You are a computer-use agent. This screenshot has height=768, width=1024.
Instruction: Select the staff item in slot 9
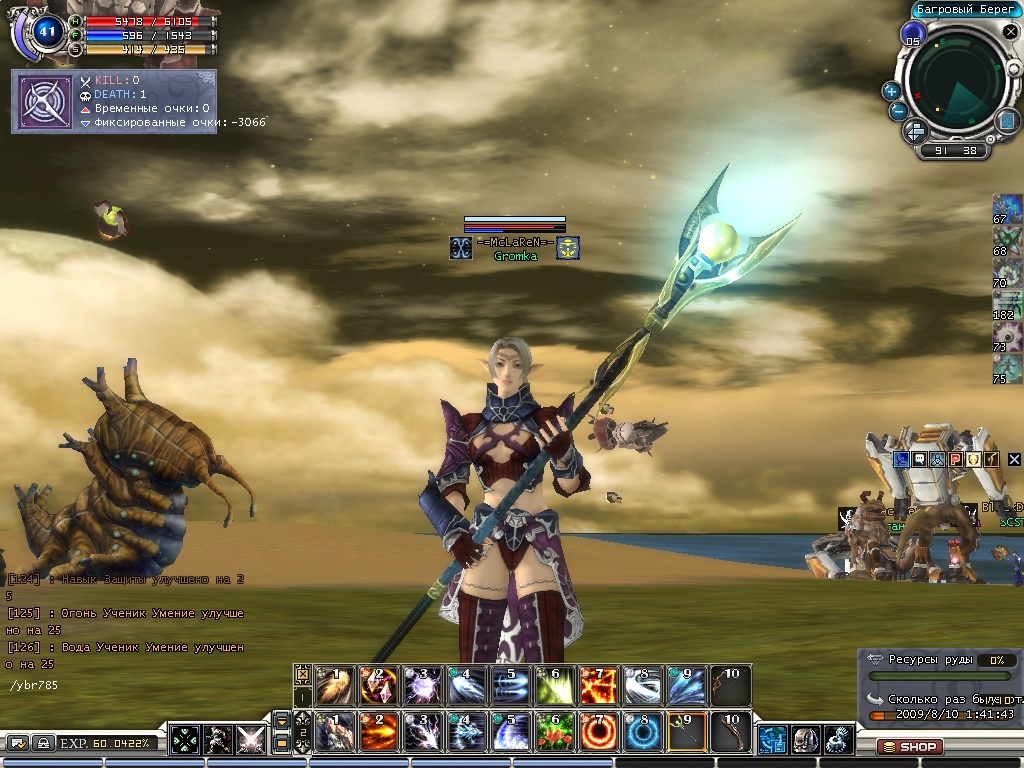click(687, 733)
